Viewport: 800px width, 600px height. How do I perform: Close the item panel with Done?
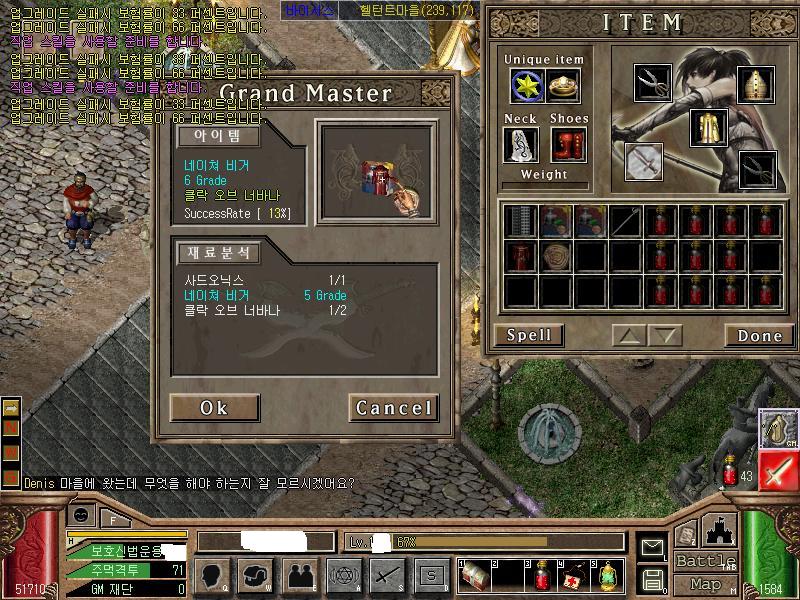(x=759, y=335)
